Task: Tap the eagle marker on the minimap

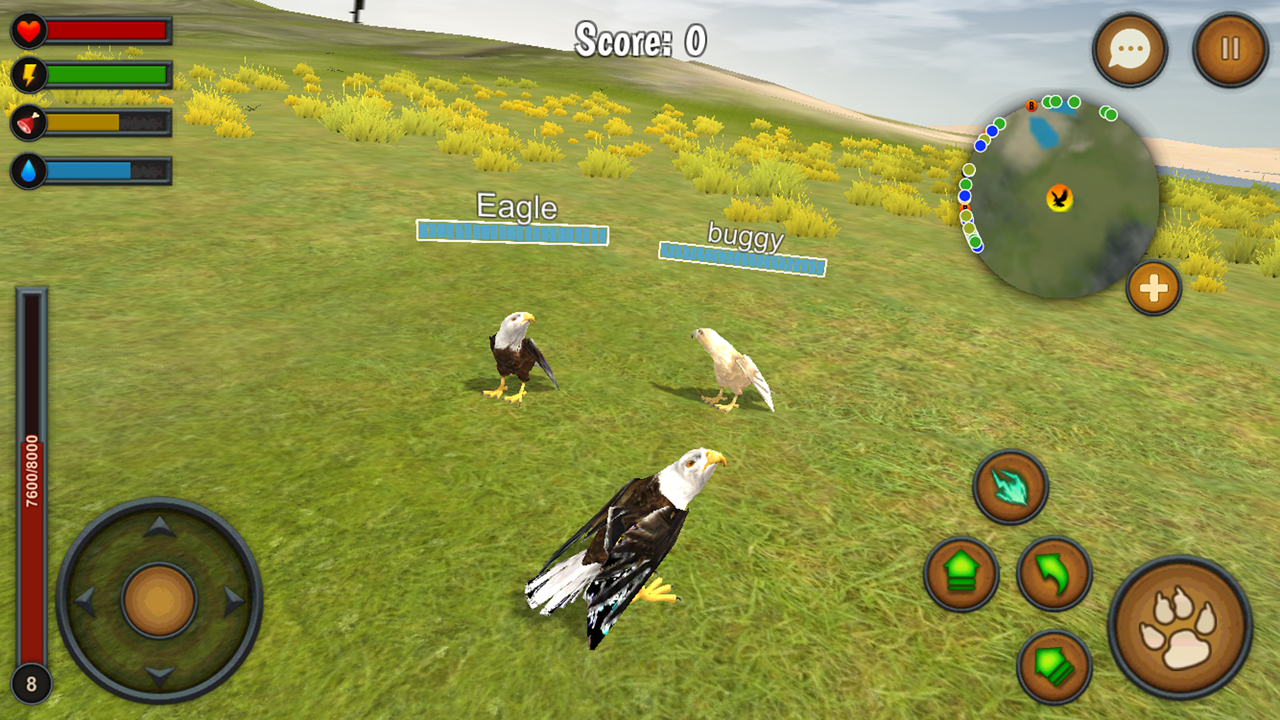Action: tap(1057, 199)
